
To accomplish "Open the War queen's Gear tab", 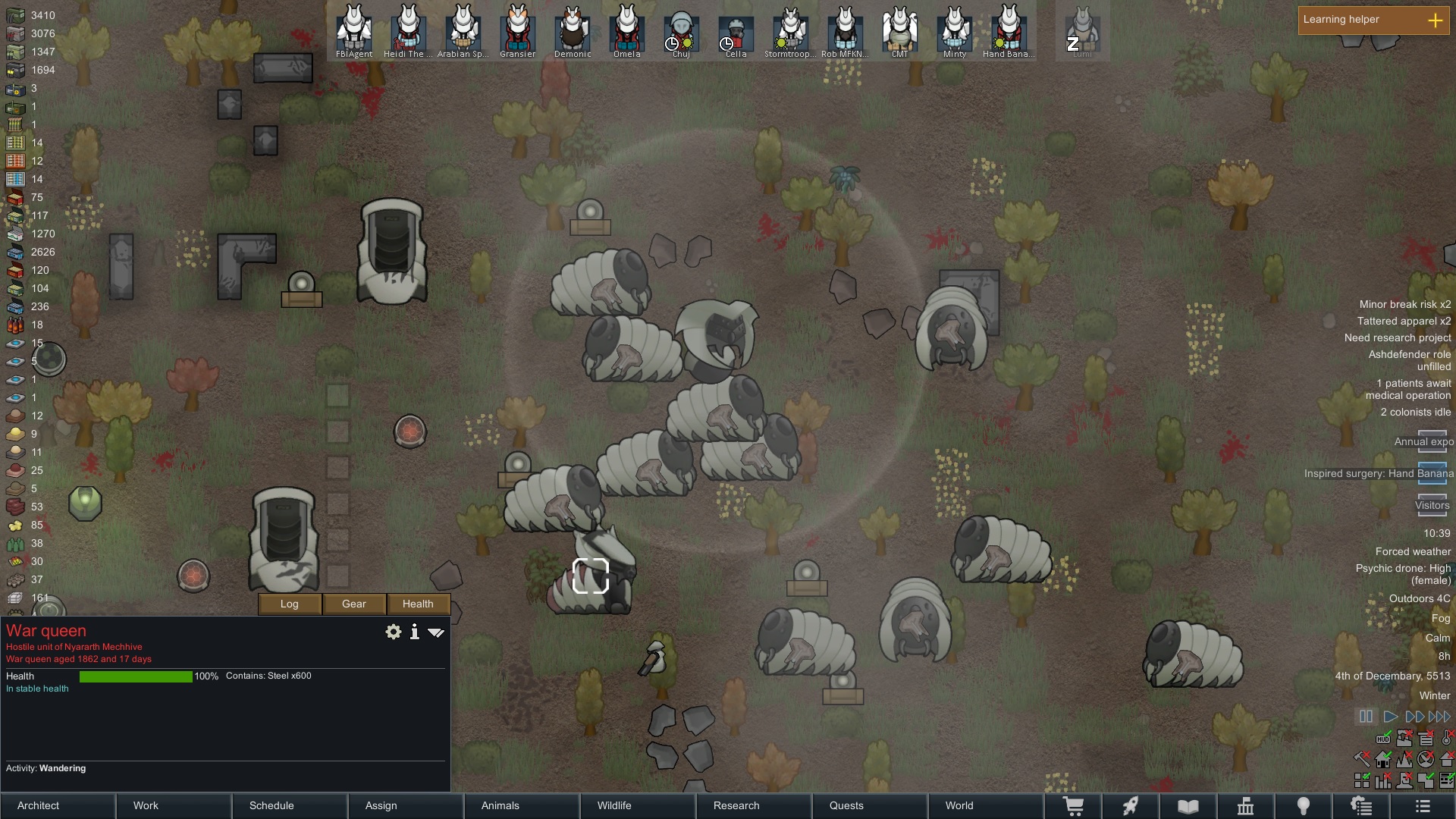I will pos(354,604).
